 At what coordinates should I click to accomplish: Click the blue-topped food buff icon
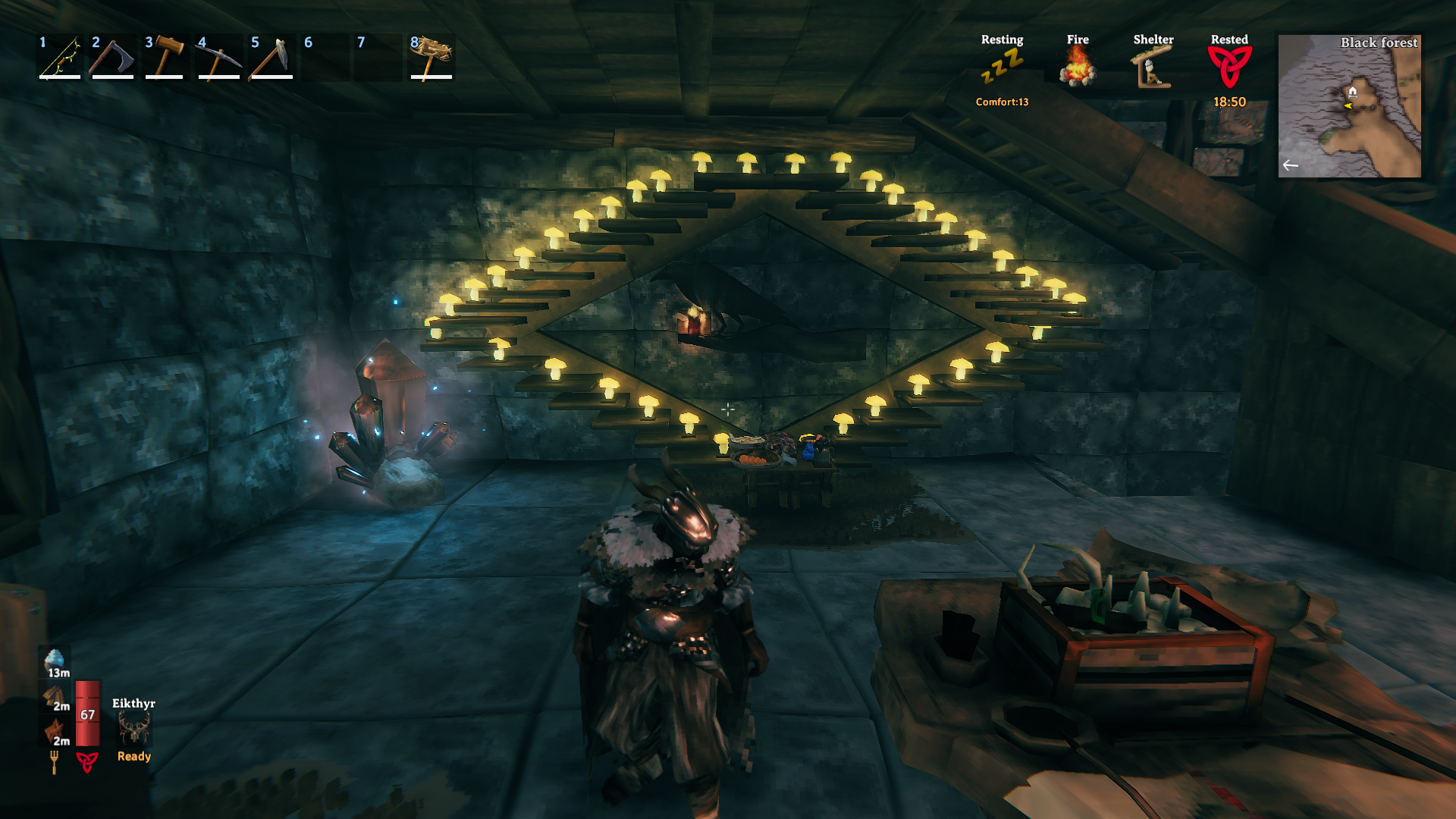55,661
